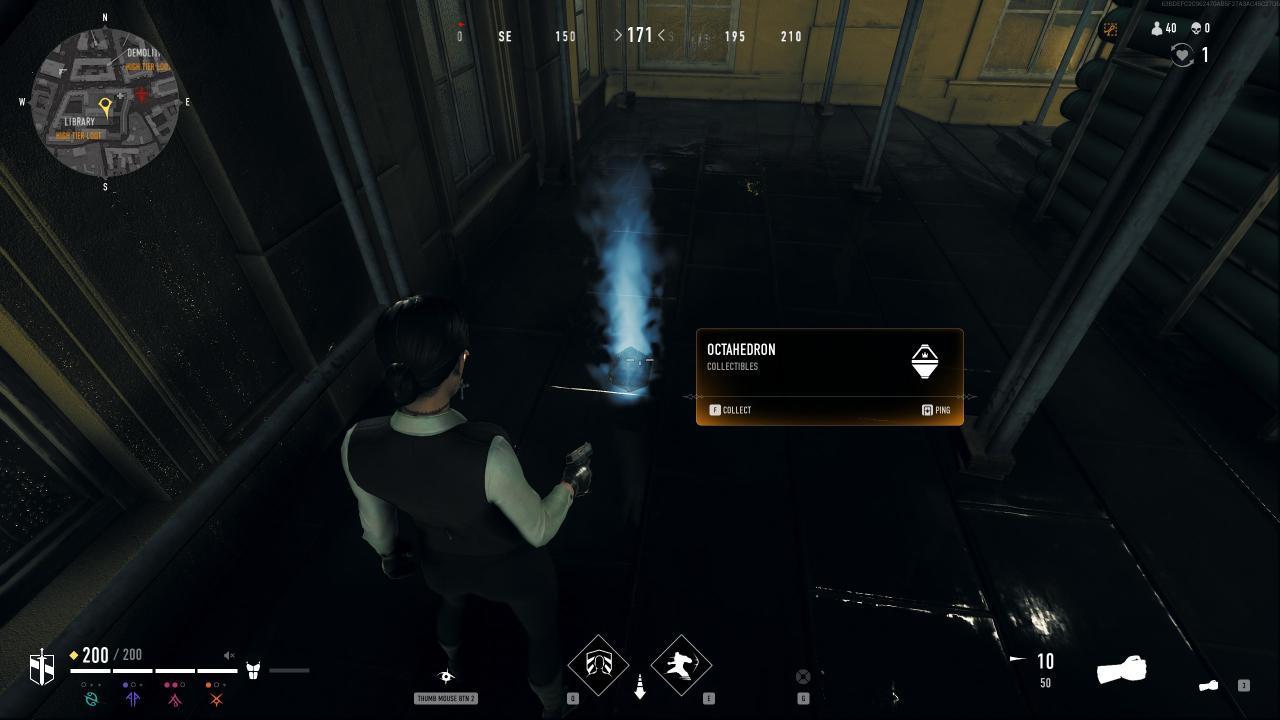Click the Octahedron collectible tooltip panel
Image resolution: width=1280 pixels, height=720 pixels.
click(x=829, y=377)
